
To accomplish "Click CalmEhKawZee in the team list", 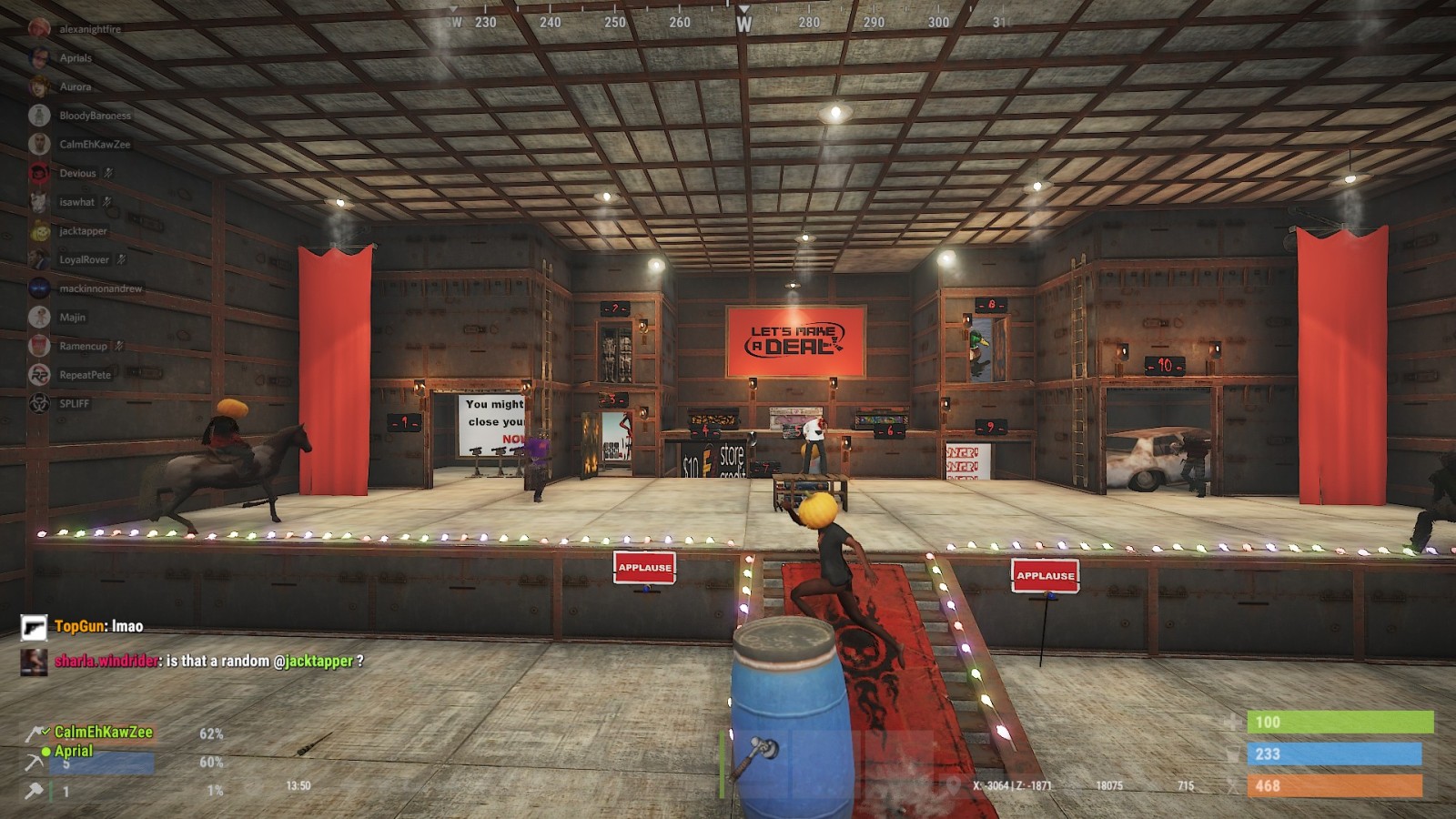I will (x=103, y=732).
